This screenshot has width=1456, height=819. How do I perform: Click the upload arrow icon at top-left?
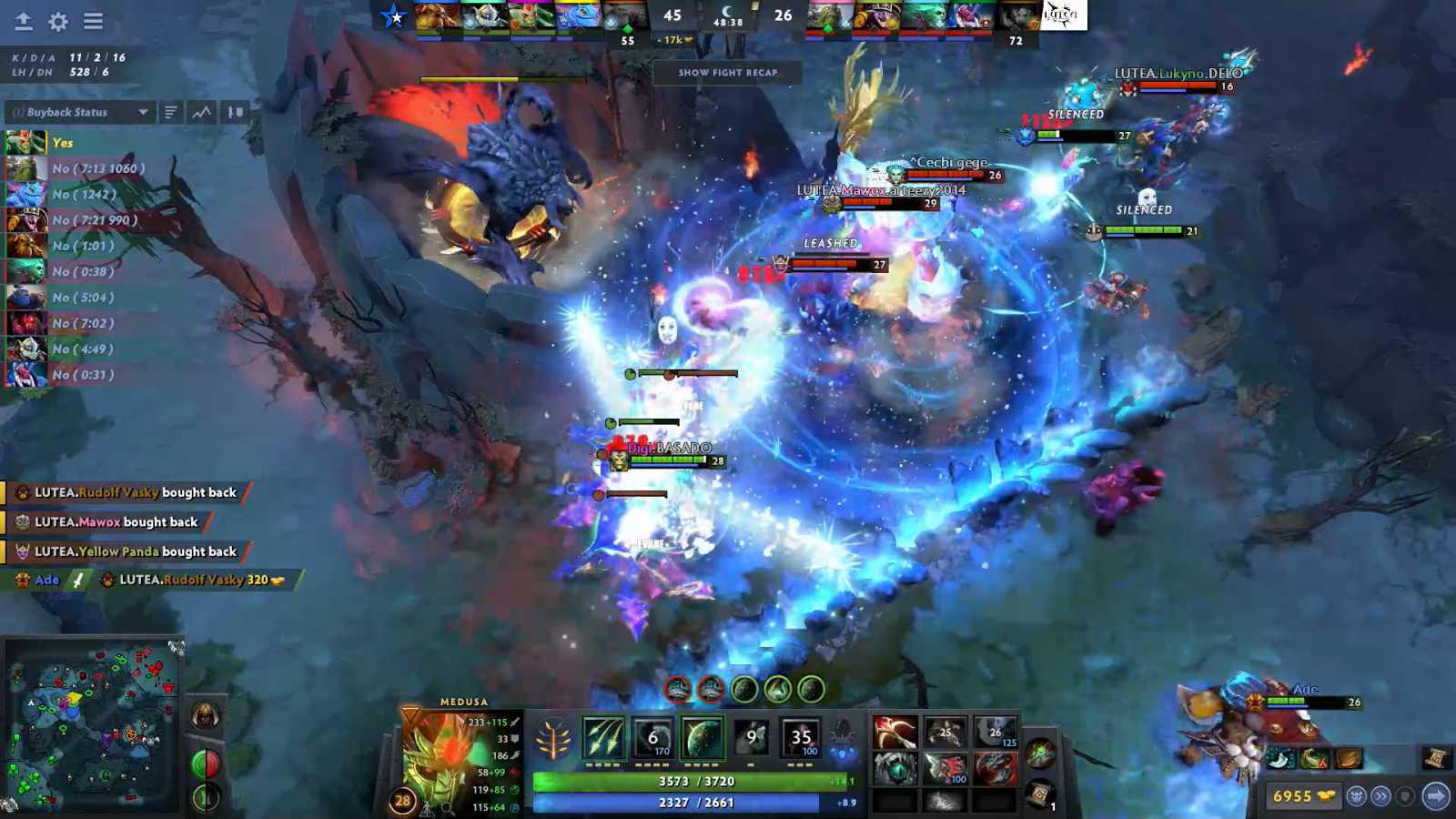click(x=24, y=21)
